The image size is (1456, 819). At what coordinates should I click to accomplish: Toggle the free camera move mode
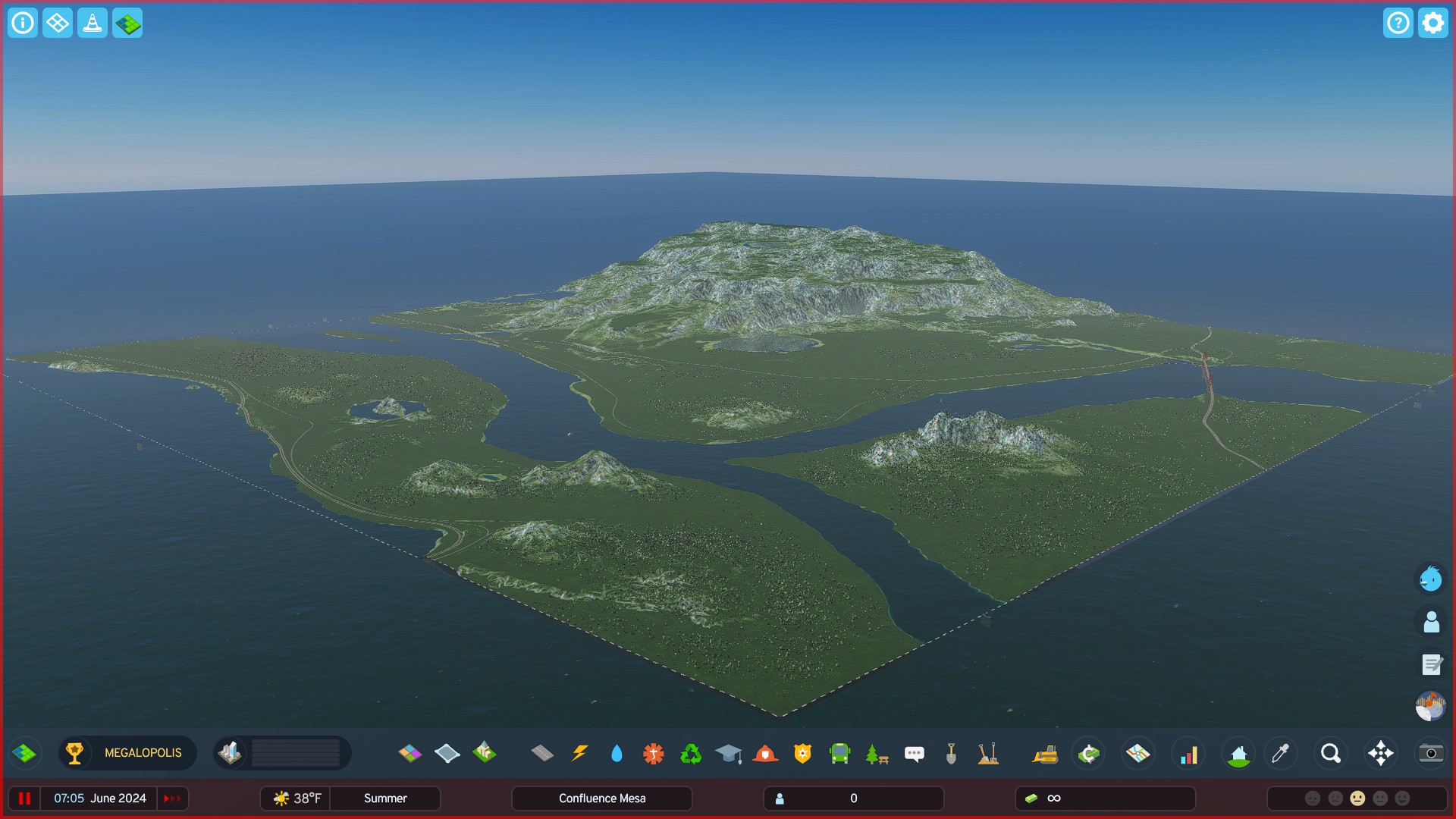(x=1382, y=753)
